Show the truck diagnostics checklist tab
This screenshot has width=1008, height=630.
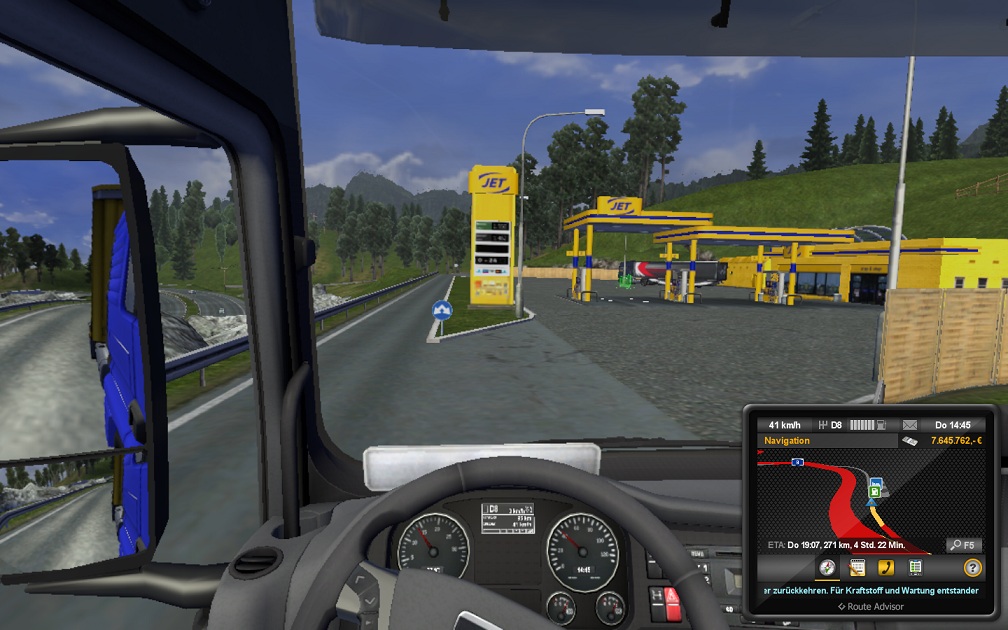915,568
